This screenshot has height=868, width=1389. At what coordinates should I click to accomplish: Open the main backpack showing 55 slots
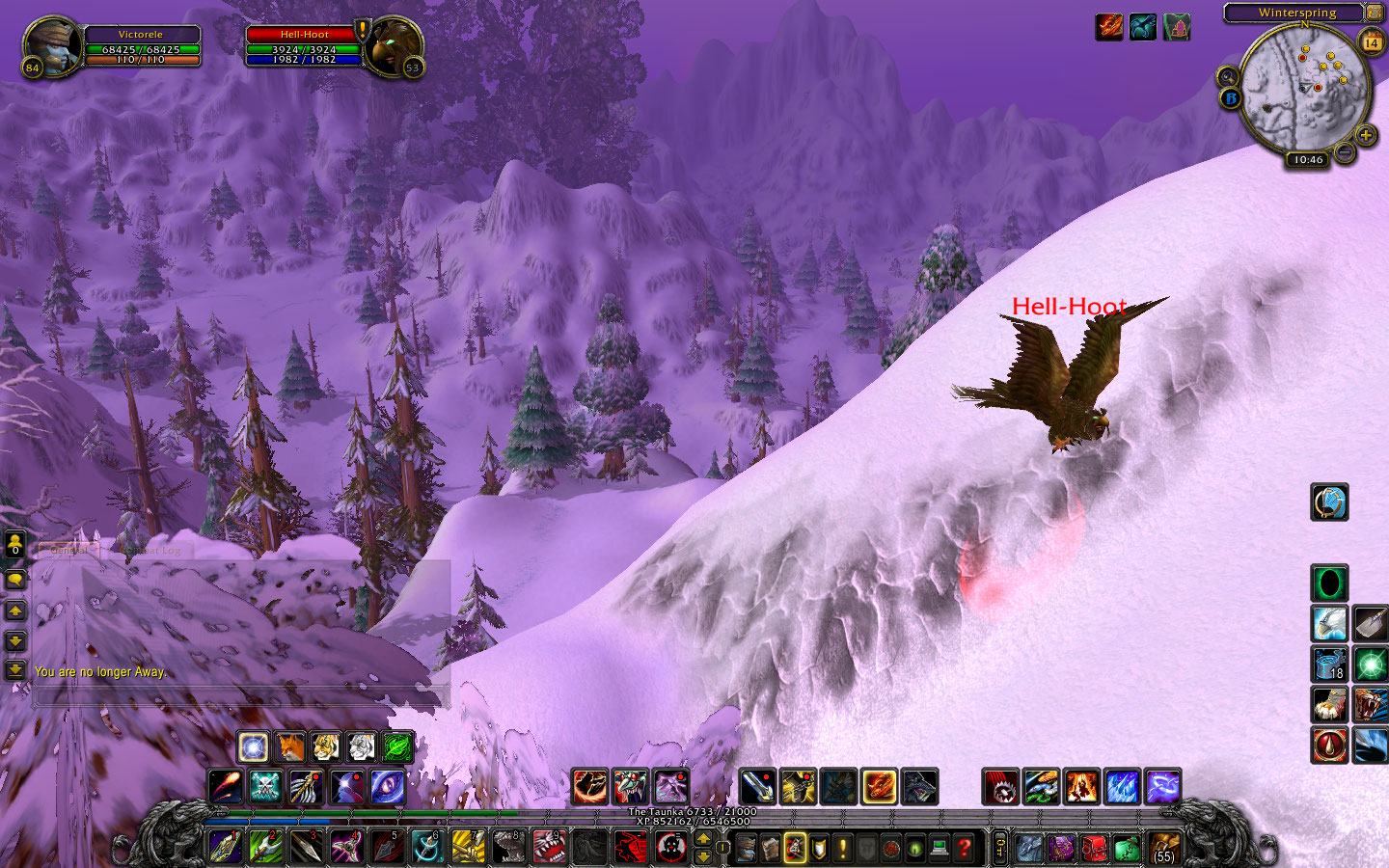click(1164, 848)
